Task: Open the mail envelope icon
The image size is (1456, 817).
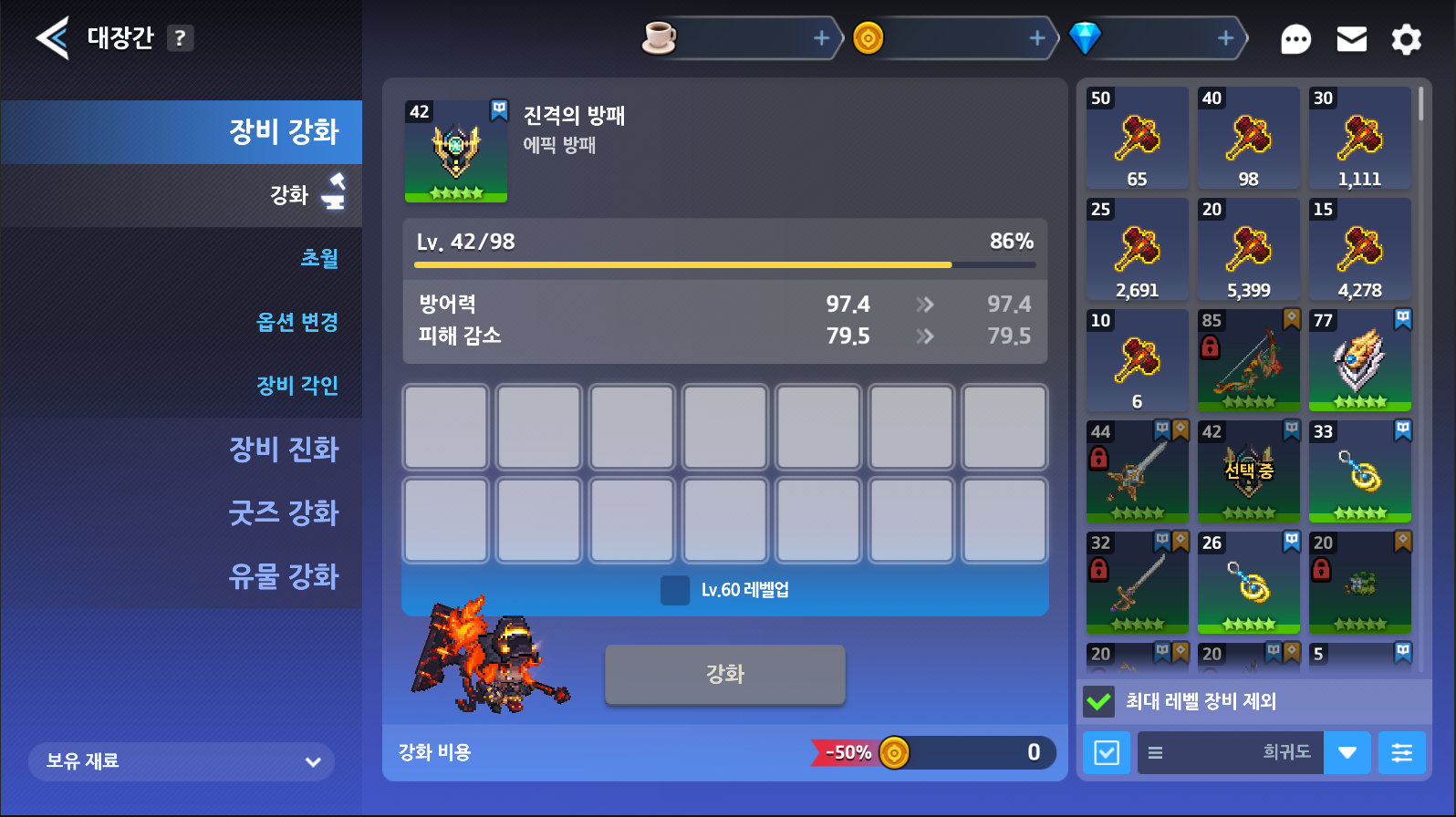Action: 1351,39
